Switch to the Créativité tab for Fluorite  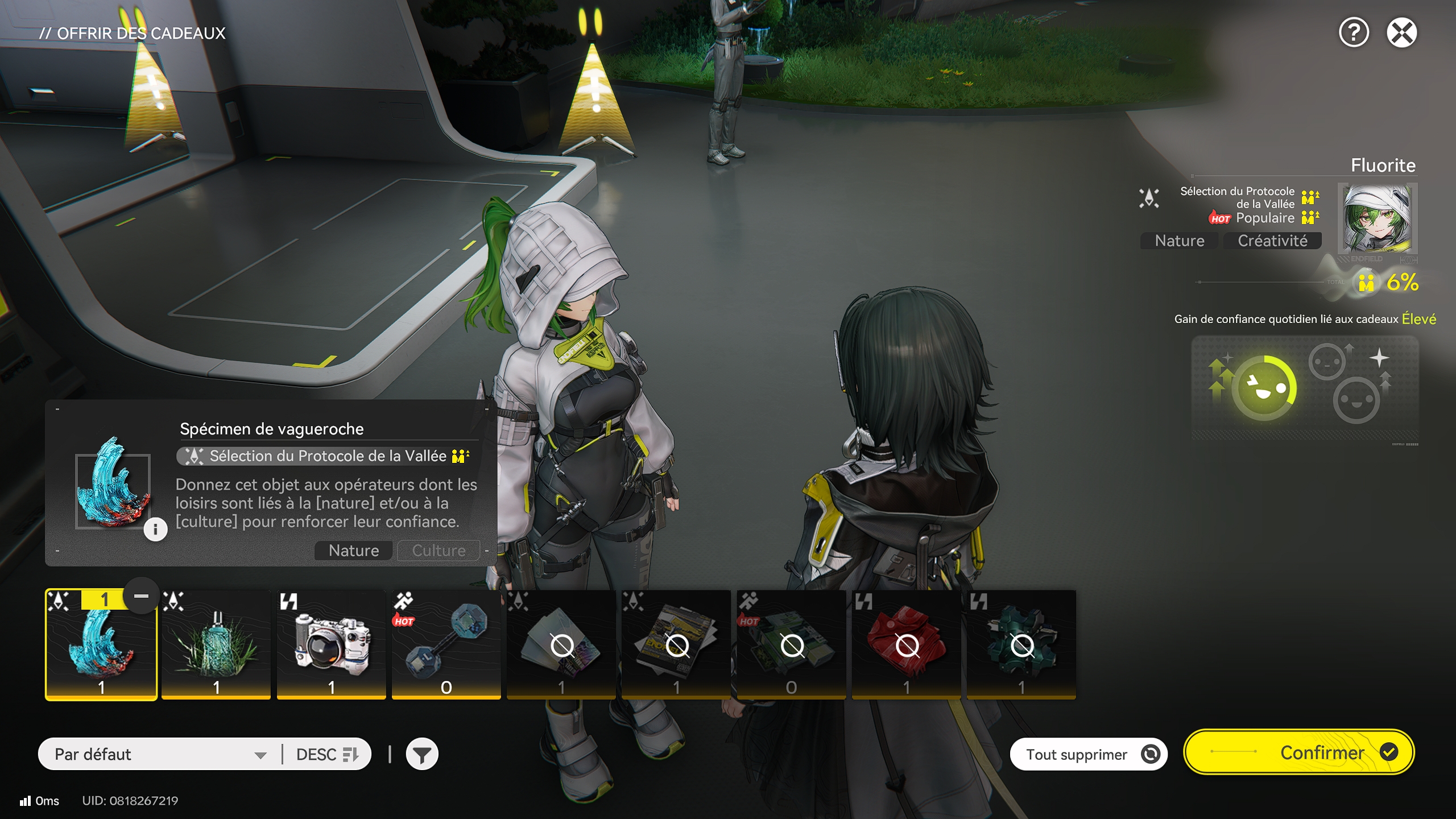pyautogui.click(x=1273, y=241)
